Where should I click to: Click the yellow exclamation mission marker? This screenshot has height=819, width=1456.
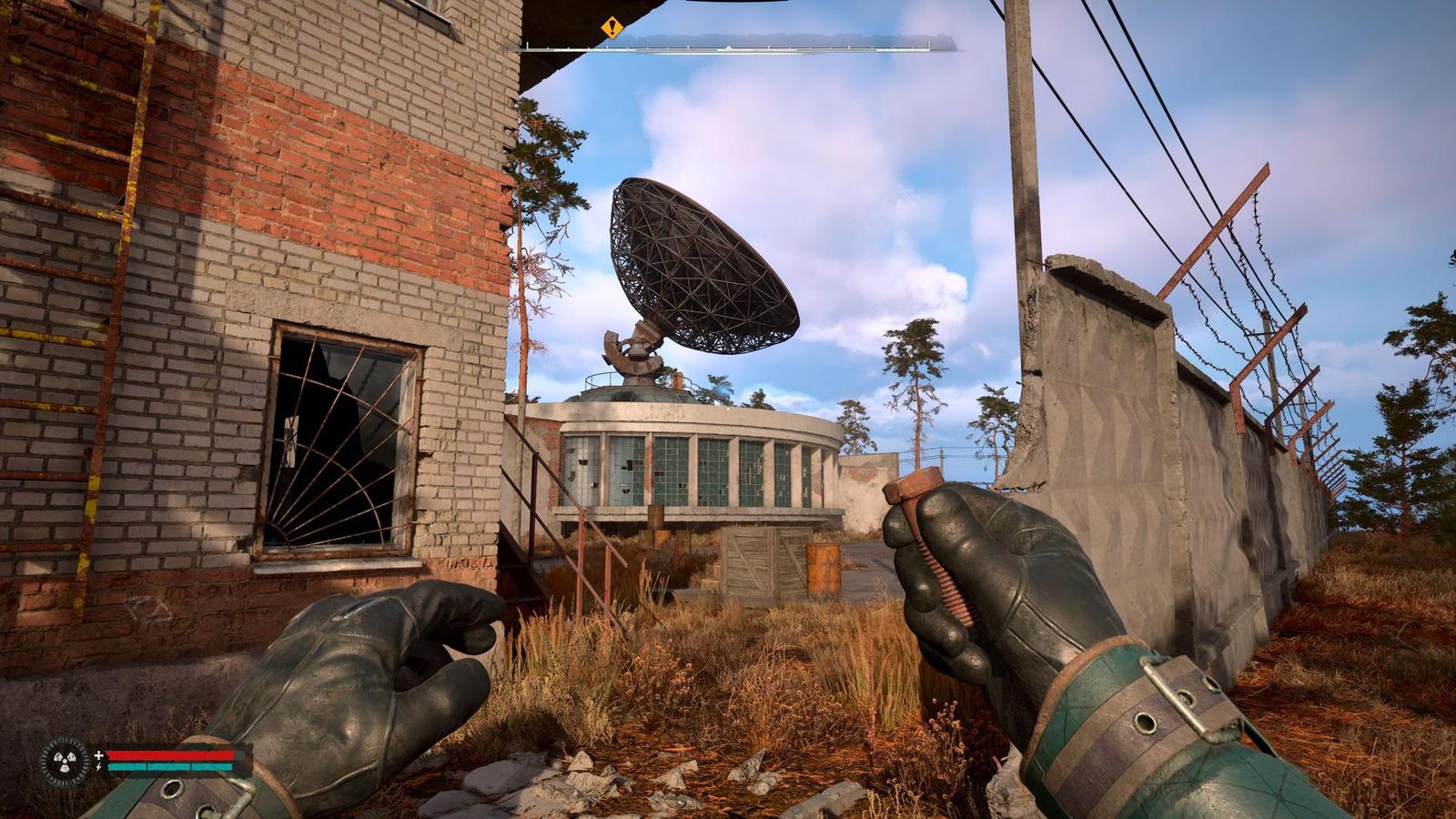pyautogui.click(x=611, y=28)
